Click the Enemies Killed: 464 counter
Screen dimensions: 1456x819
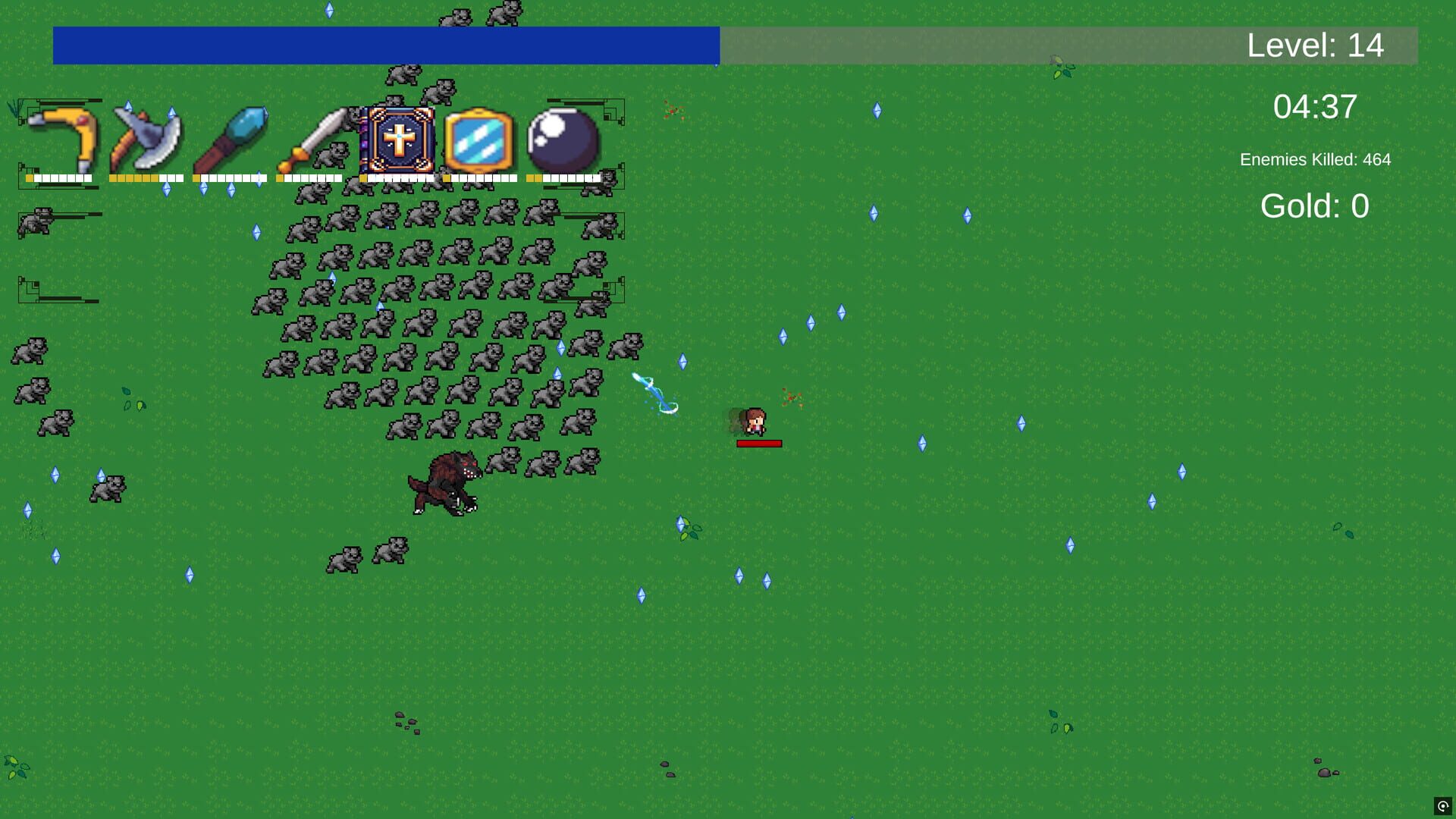tap(1315, 160)
